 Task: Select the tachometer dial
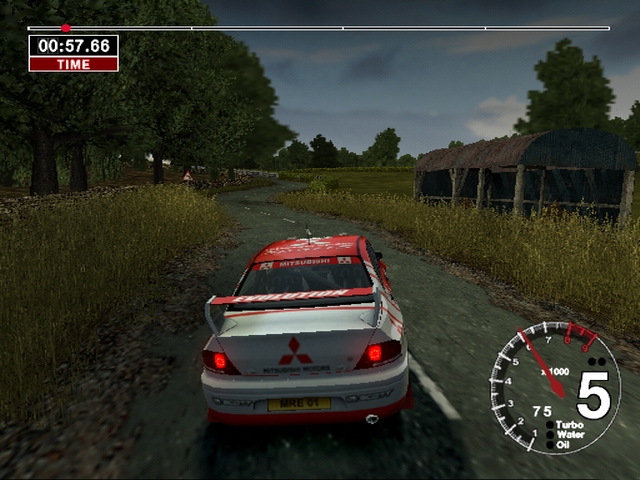click(555, 387)
